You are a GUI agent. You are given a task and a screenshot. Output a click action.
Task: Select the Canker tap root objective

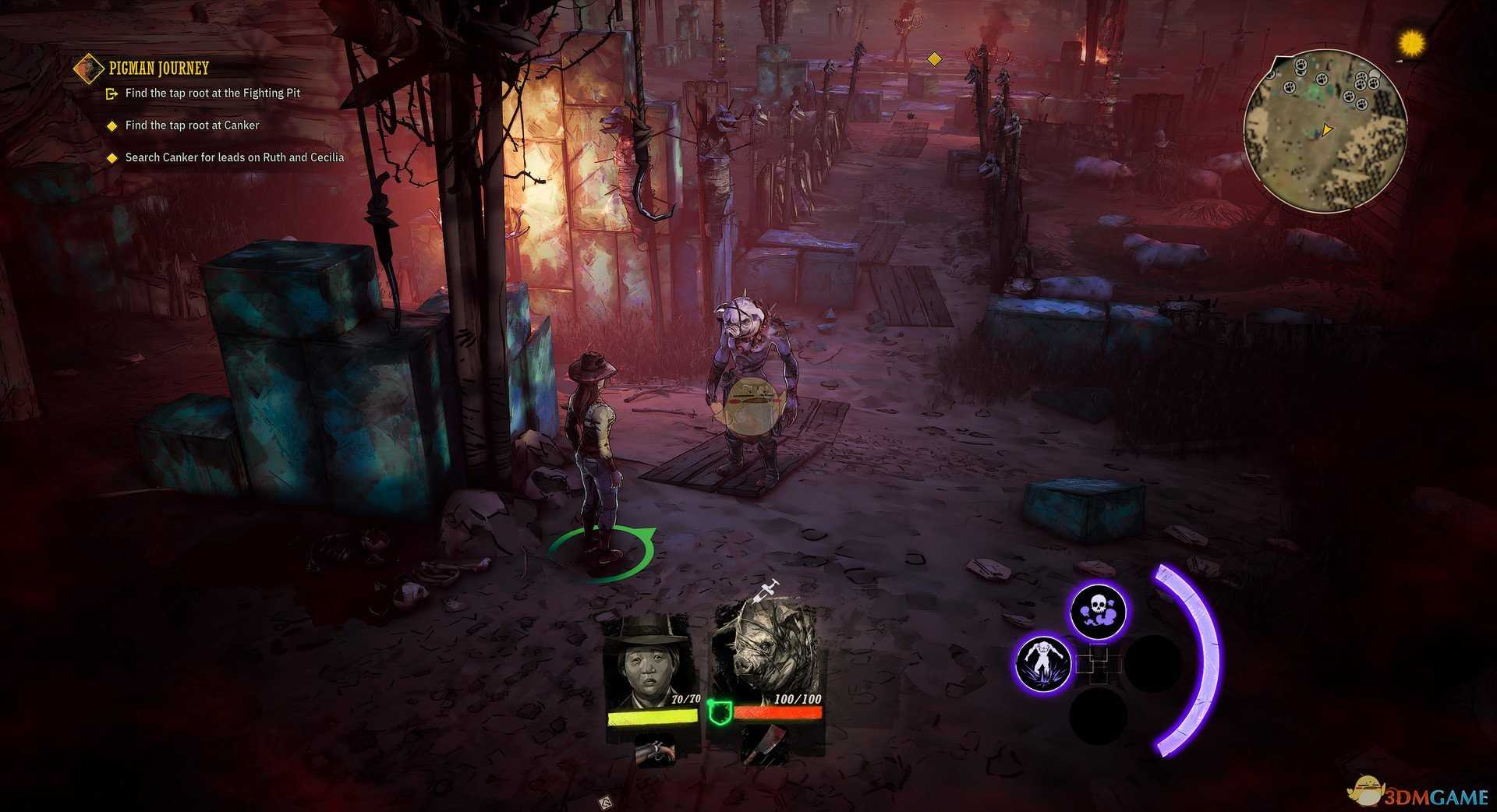(192, 125)
